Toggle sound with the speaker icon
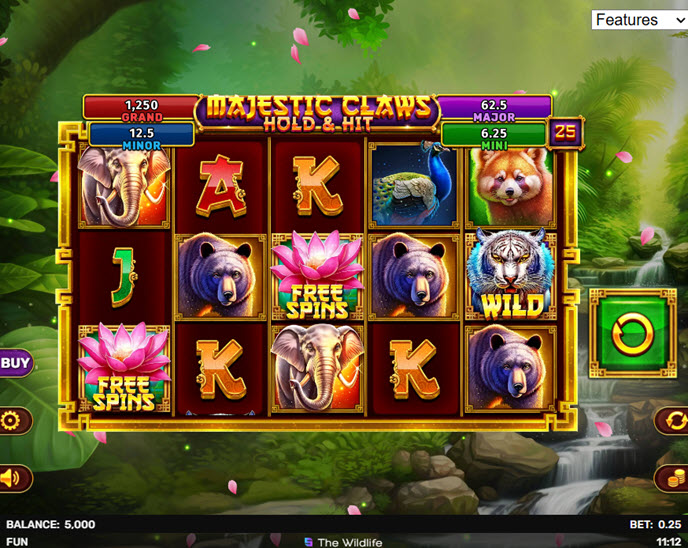 [x=12, y=478]
